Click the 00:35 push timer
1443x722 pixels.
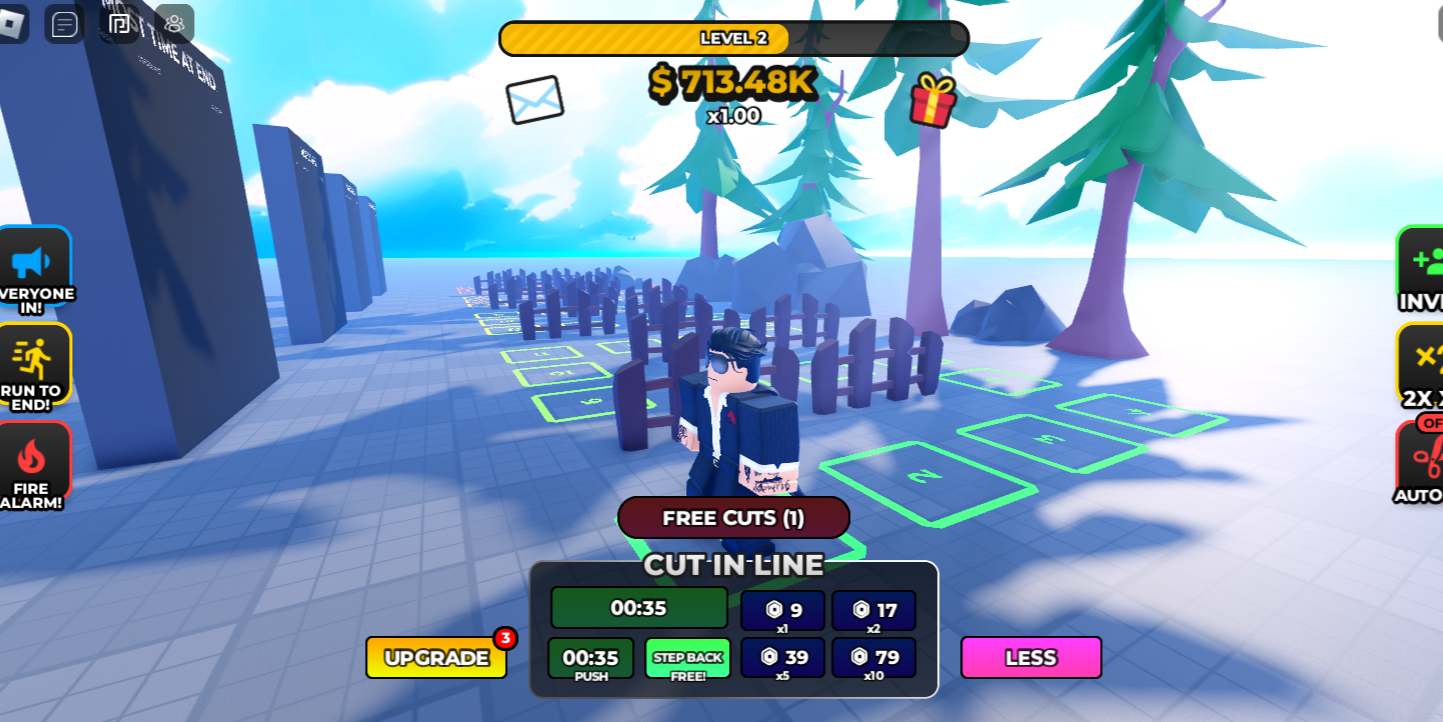coord(592,658)
